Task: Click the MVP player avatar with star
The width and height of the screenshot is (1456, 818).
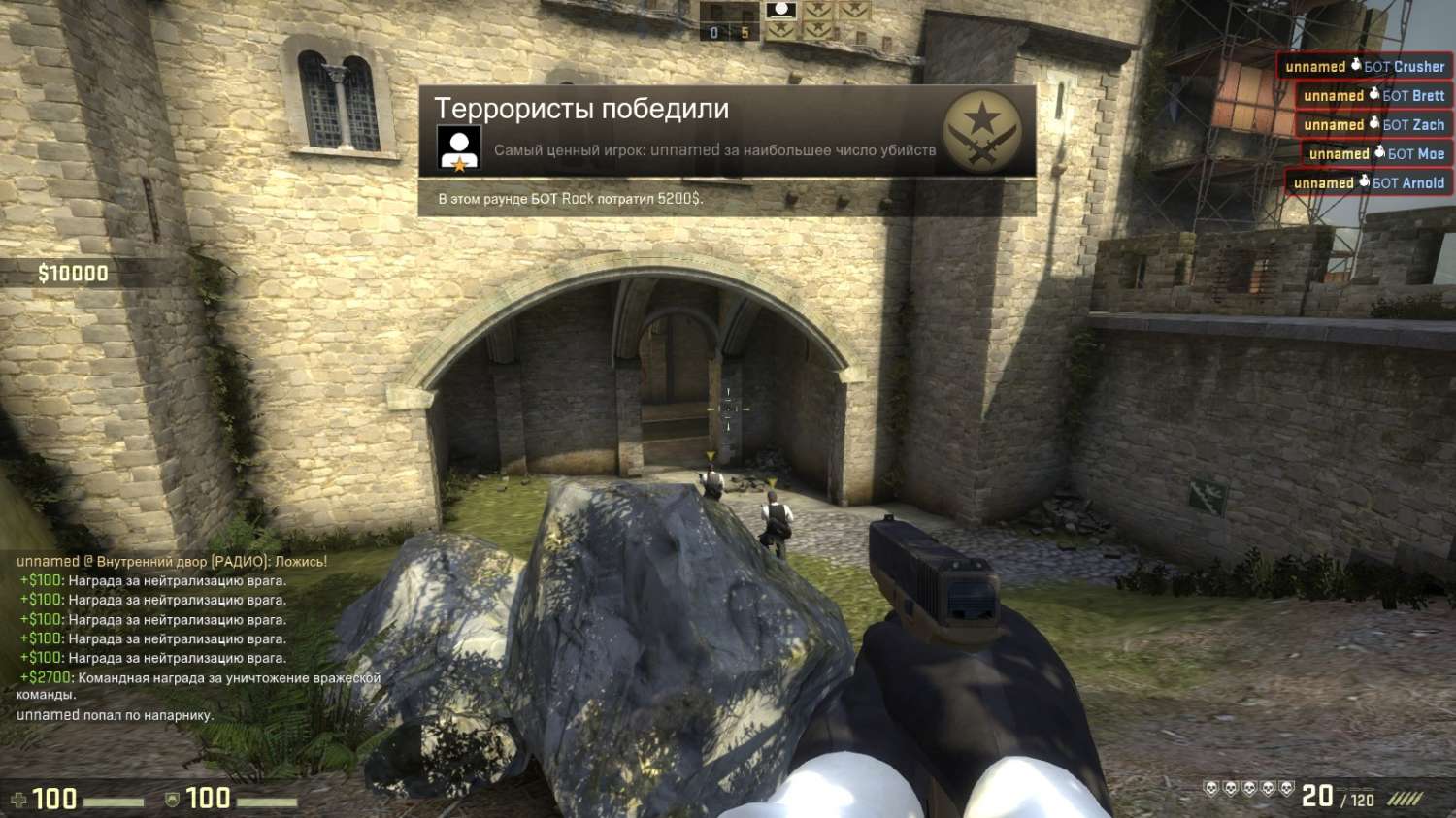Action: (x=459, y=148)
